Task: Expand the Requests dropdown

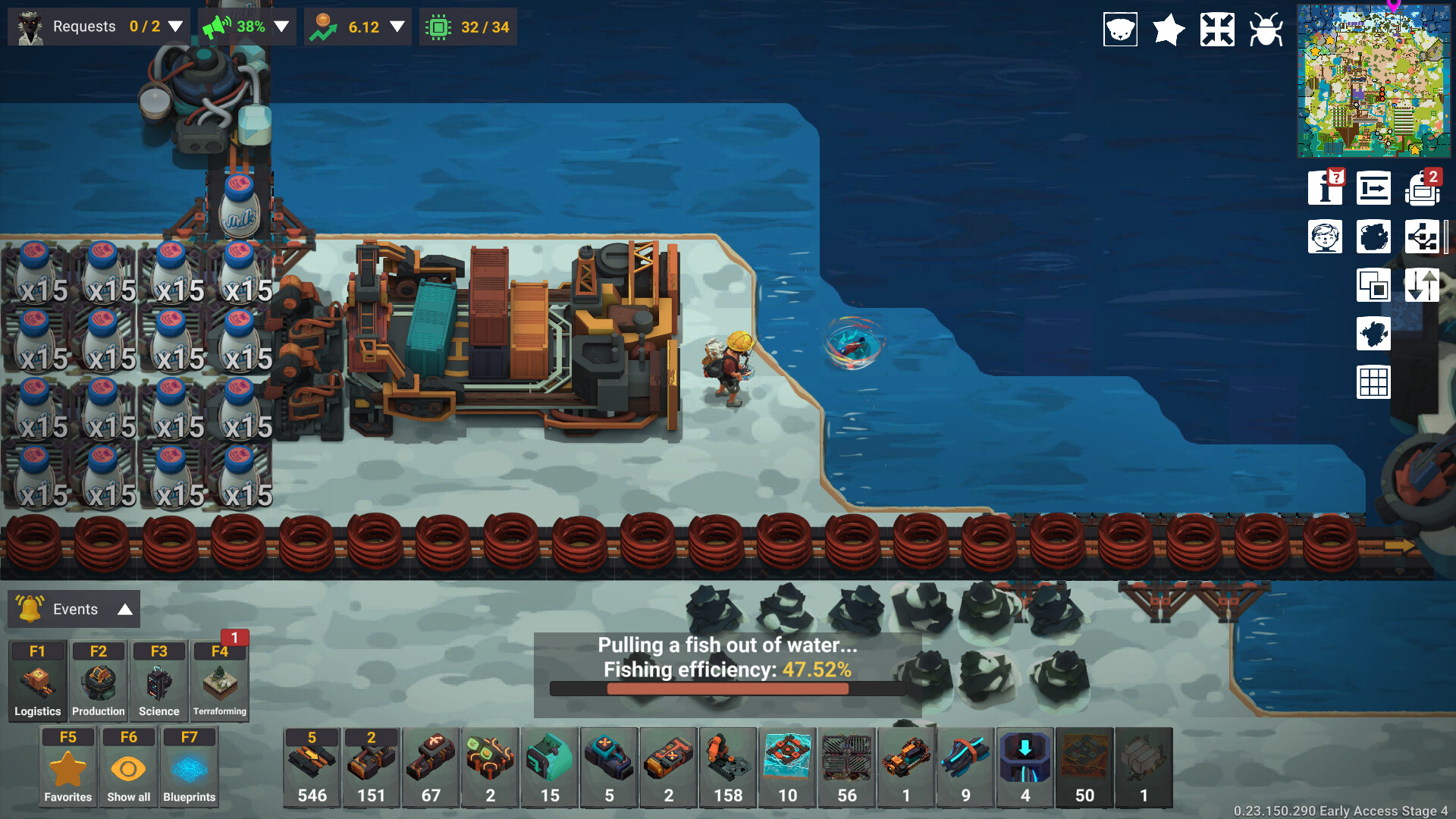Action: point(175,27)
